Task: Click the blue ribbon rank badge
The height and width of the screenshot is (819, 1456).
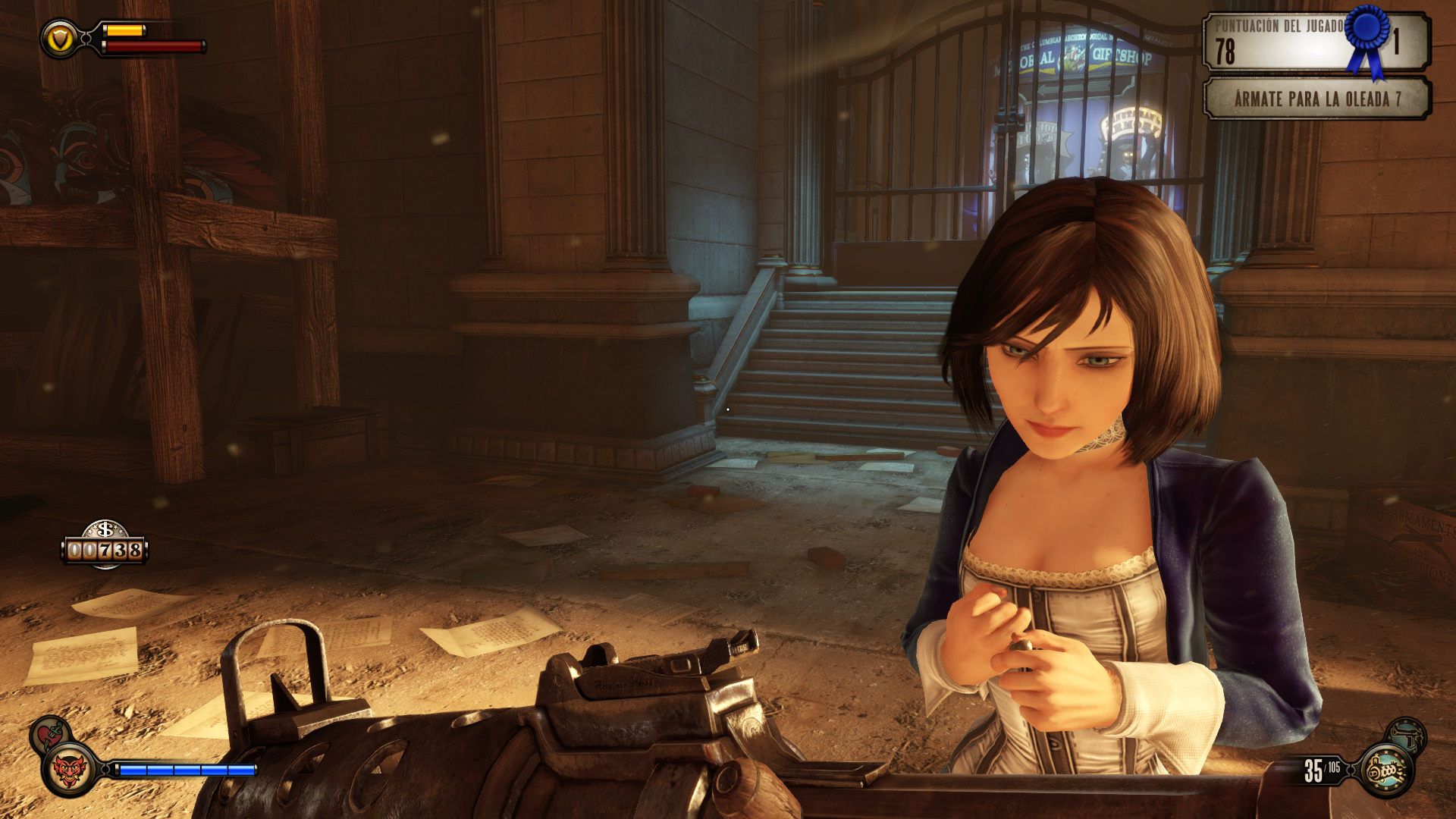Action: pyautogui.click(x=1368, y=36)
